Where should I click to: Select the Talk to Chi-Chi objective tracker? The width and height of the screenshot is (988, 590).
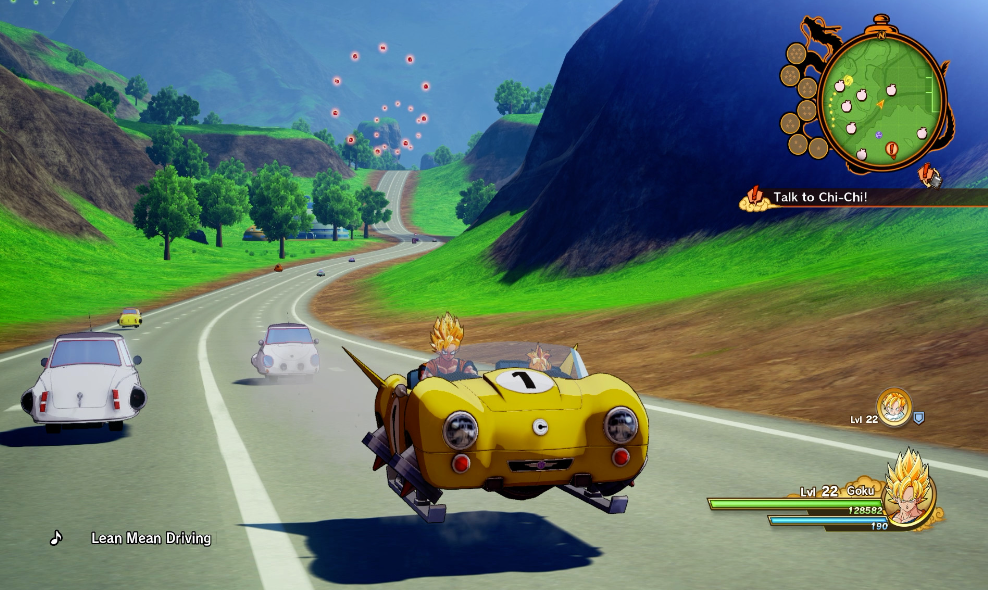[x=820, y=197]
